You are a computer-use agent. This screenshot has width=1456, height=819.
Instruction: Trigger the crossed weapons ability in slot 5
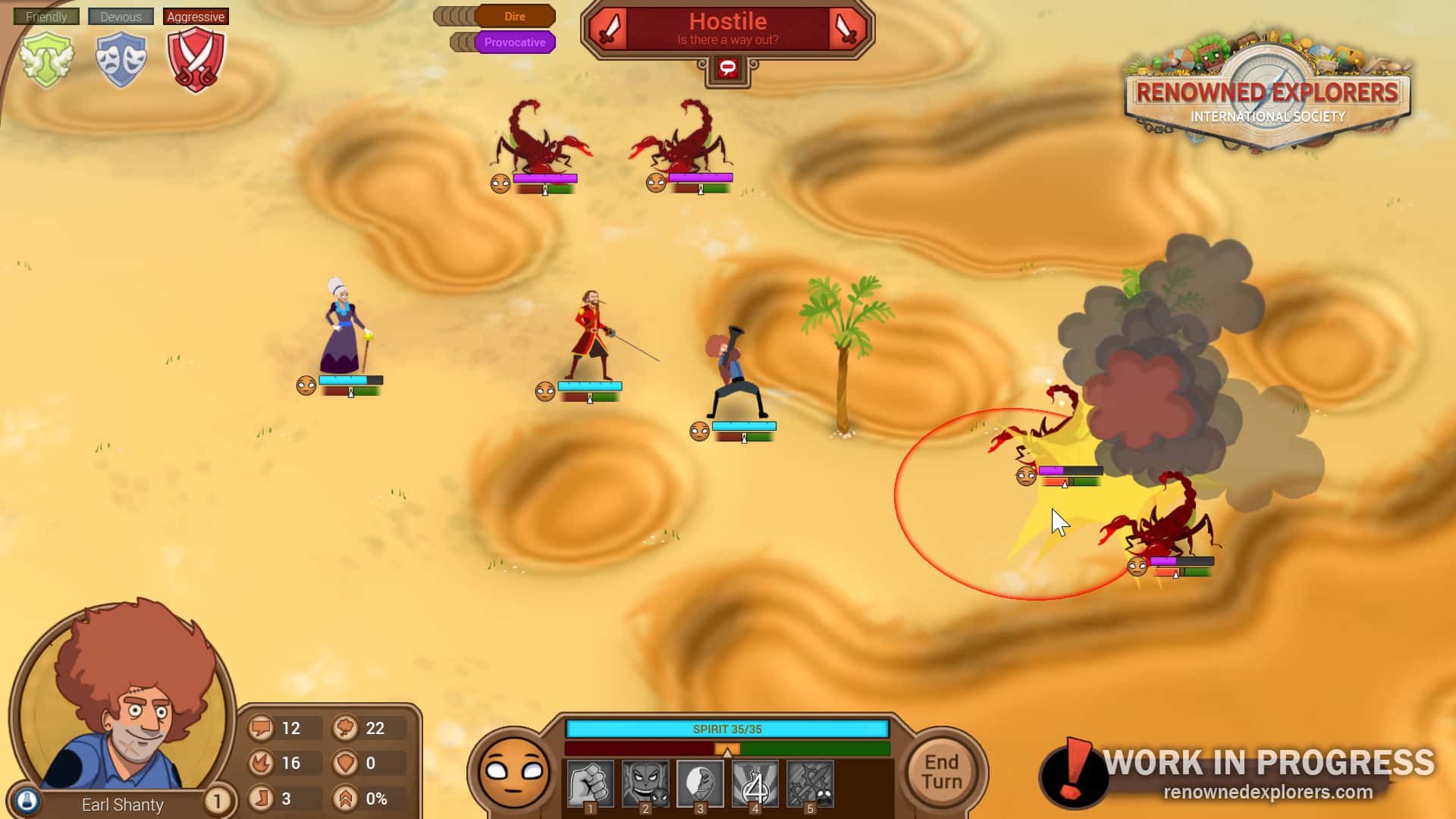810,784
